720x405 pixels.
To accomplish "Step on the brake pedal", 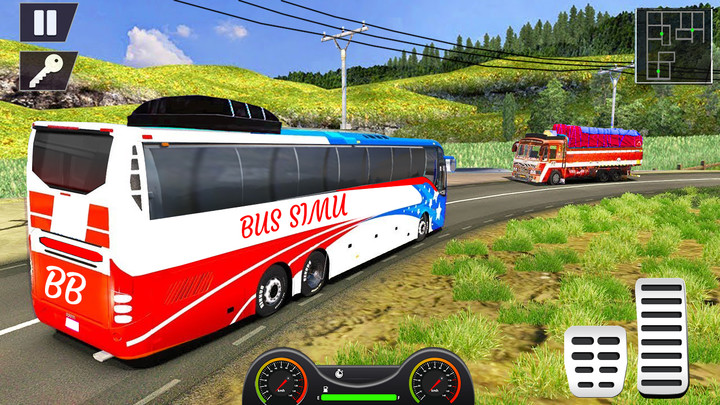I will 595,360.
